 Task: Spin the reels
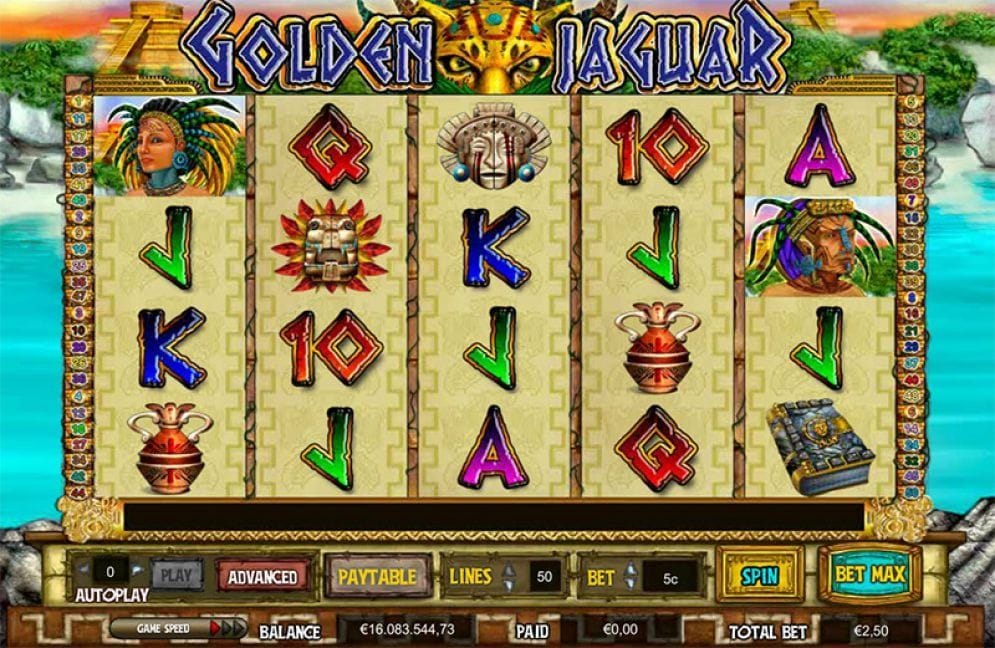click(759, 575)
